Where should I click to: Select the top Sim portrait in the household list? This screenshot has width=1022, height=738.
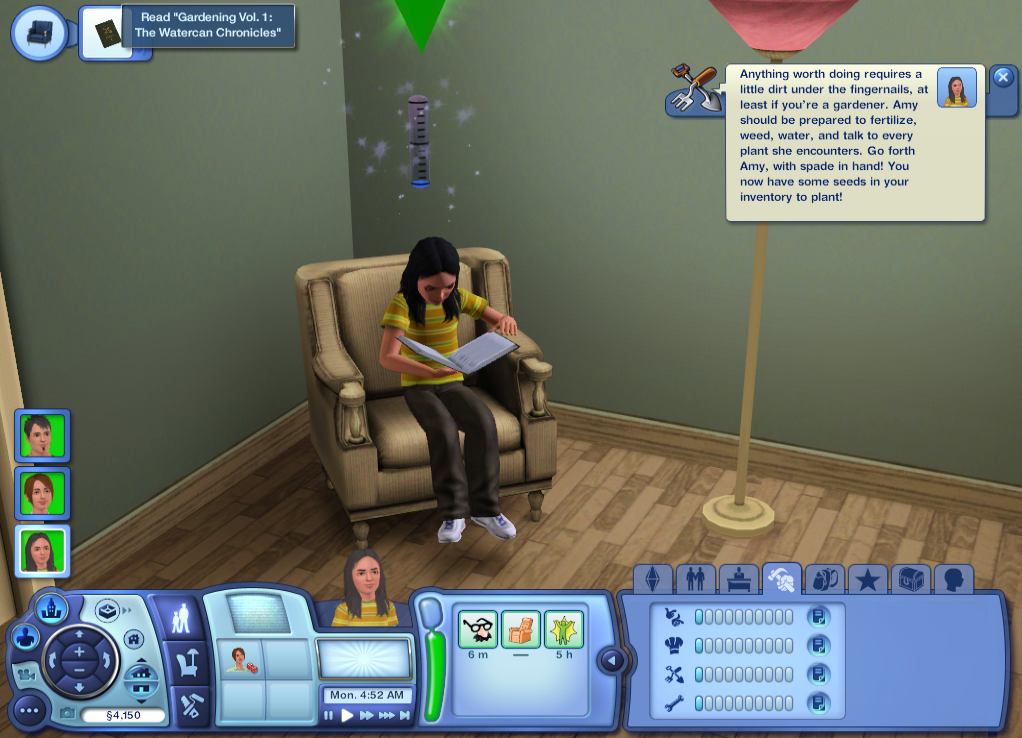click(x=42, y=435)
